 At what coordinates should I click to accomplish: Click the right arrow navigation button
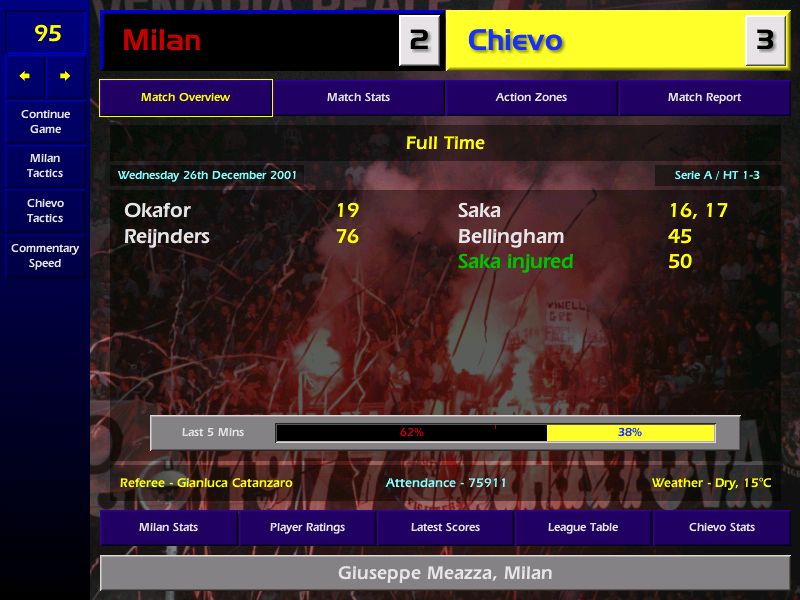pos(65,76)
